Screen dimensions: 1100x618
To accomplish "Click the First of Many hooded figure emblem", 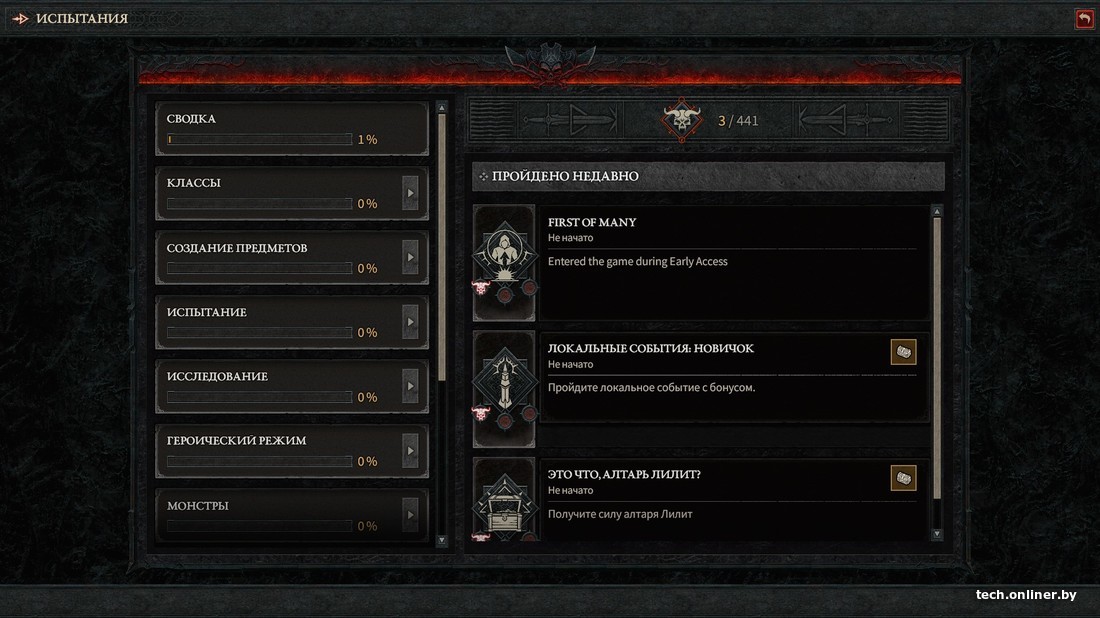I will click(503, 250).
